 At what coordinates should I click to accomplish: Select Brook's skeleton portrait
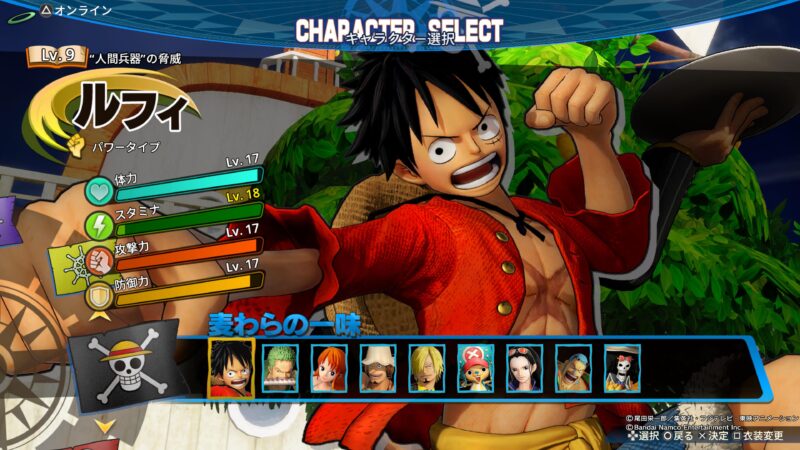pos(622,368)
